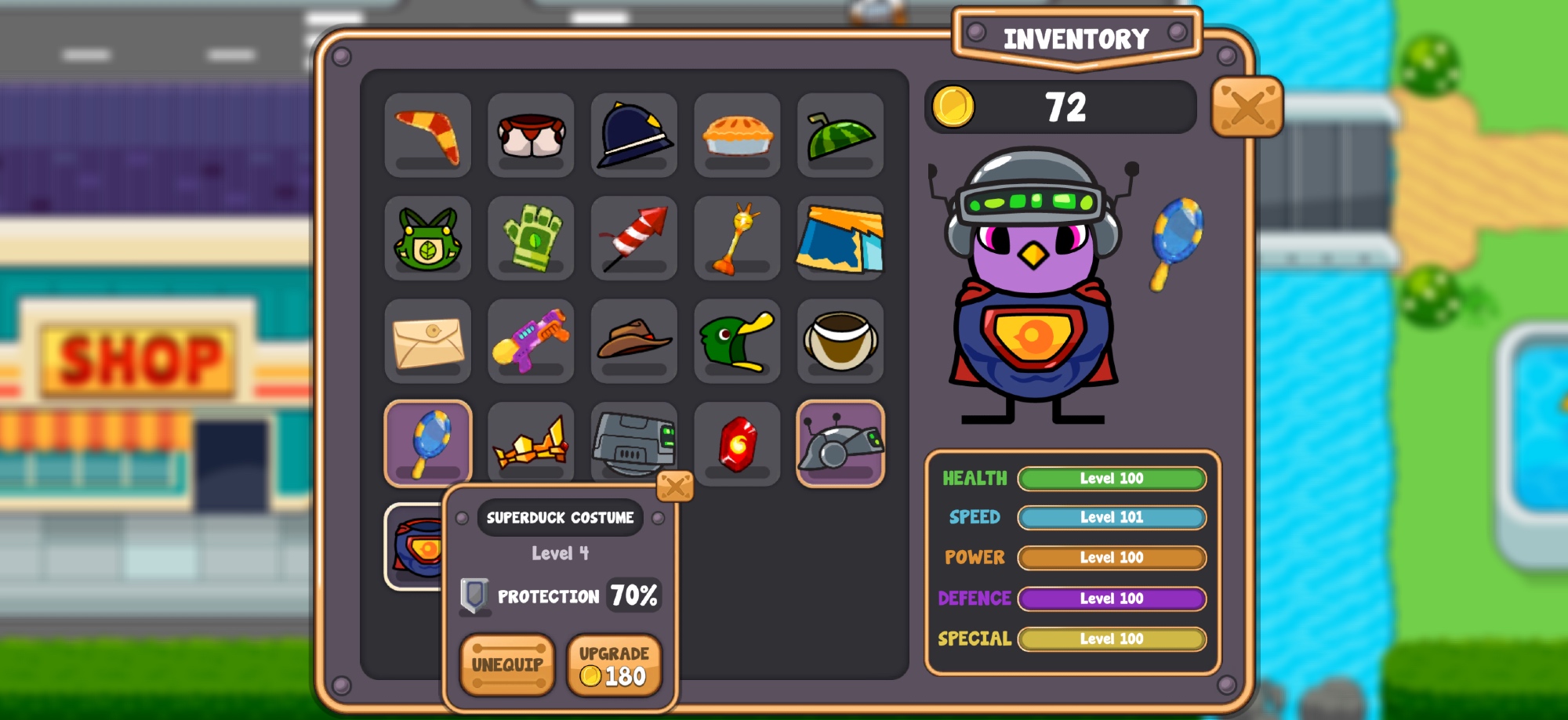The image size is (1568, 720).
Task: Choose the green duck head mask slot
Action: 737,341
